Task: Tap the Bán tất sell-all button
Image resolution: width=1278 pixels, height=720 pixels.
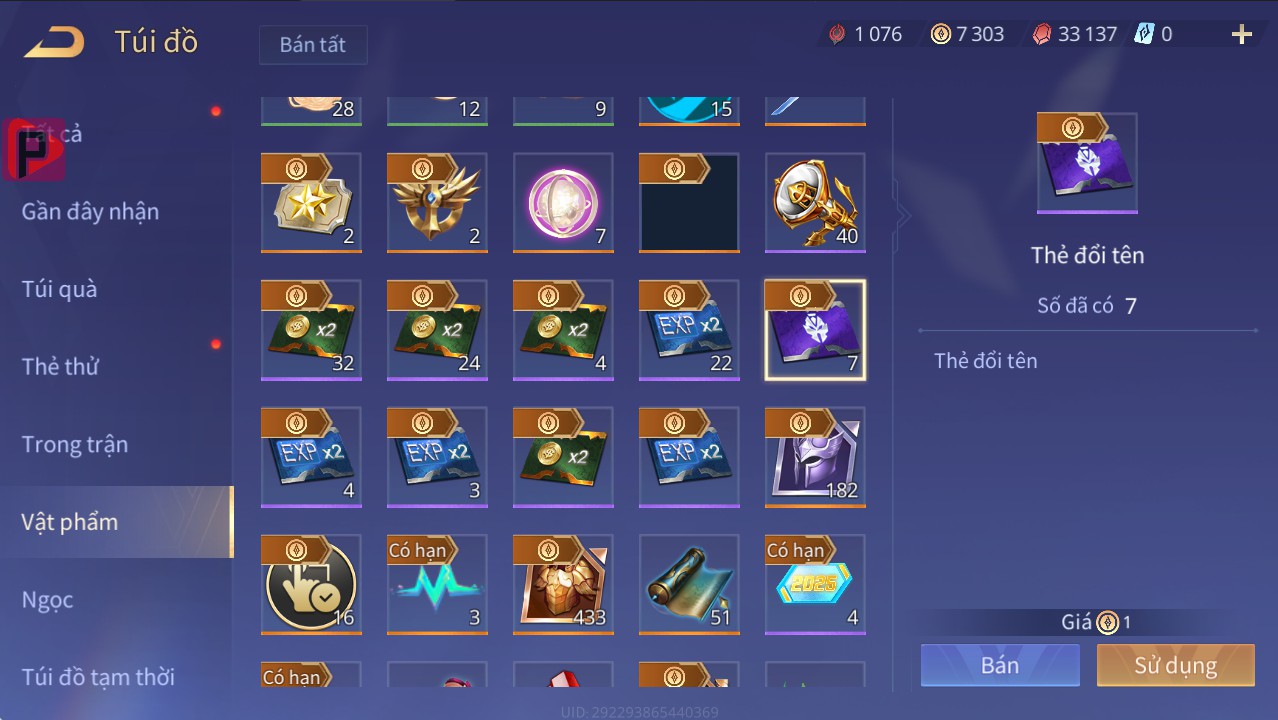Action: (x=313, y=45)
